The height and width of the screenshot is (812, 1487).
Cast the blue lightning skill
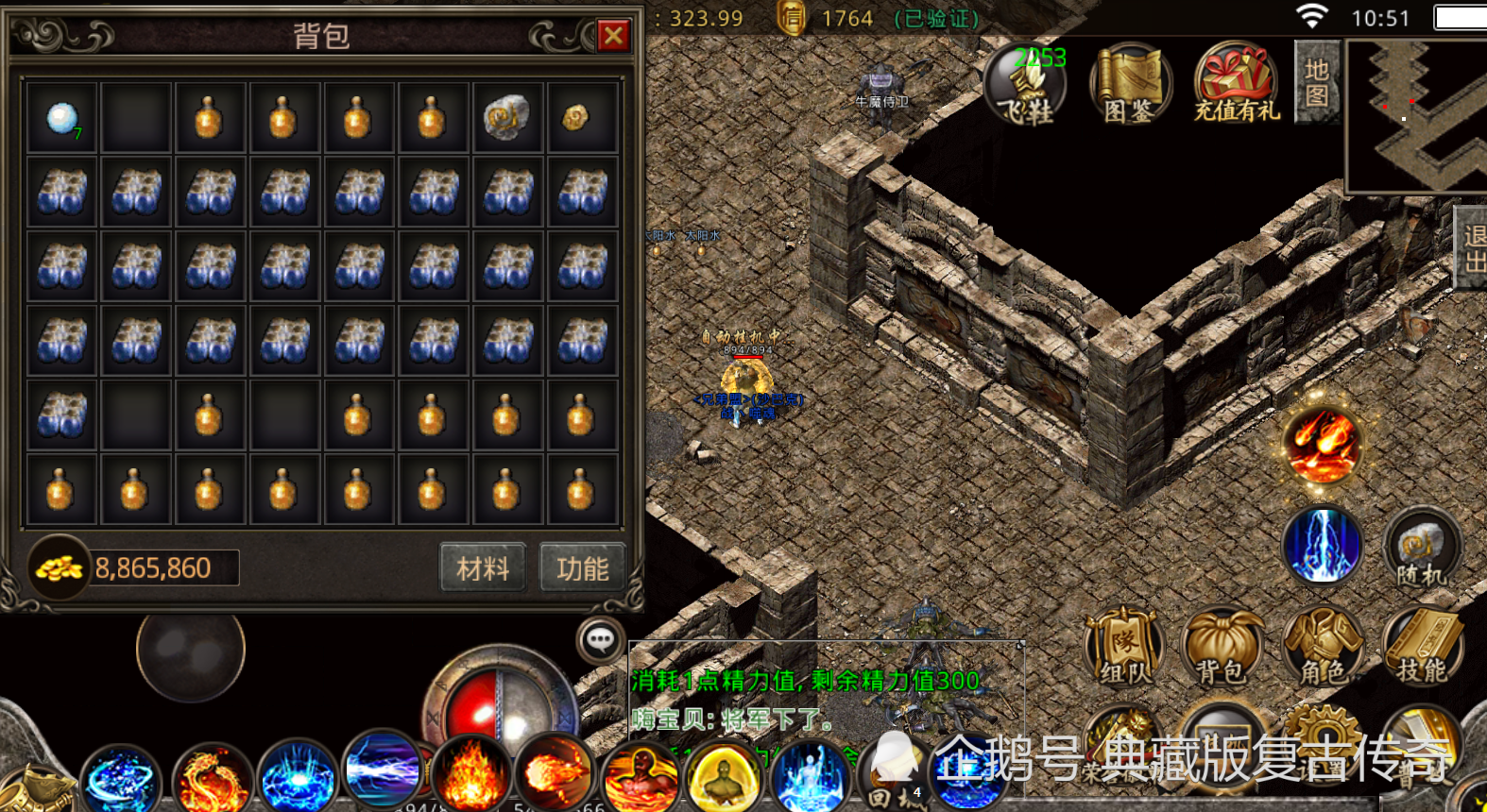1323,546
